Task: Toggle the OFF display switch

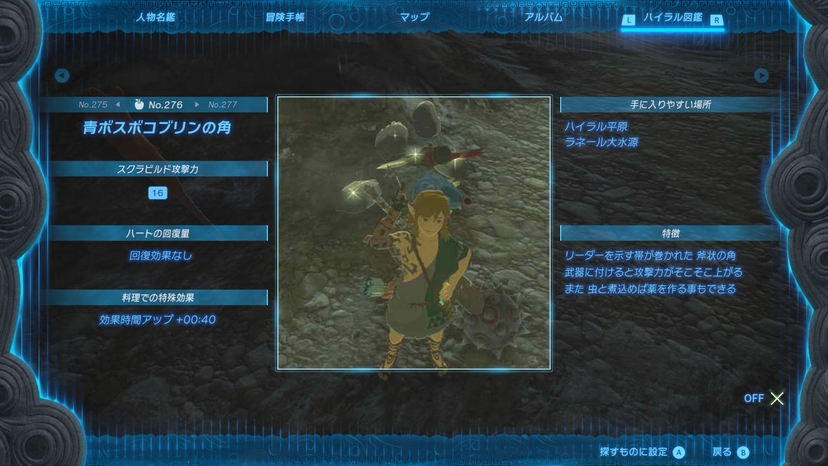Action: 765,398
